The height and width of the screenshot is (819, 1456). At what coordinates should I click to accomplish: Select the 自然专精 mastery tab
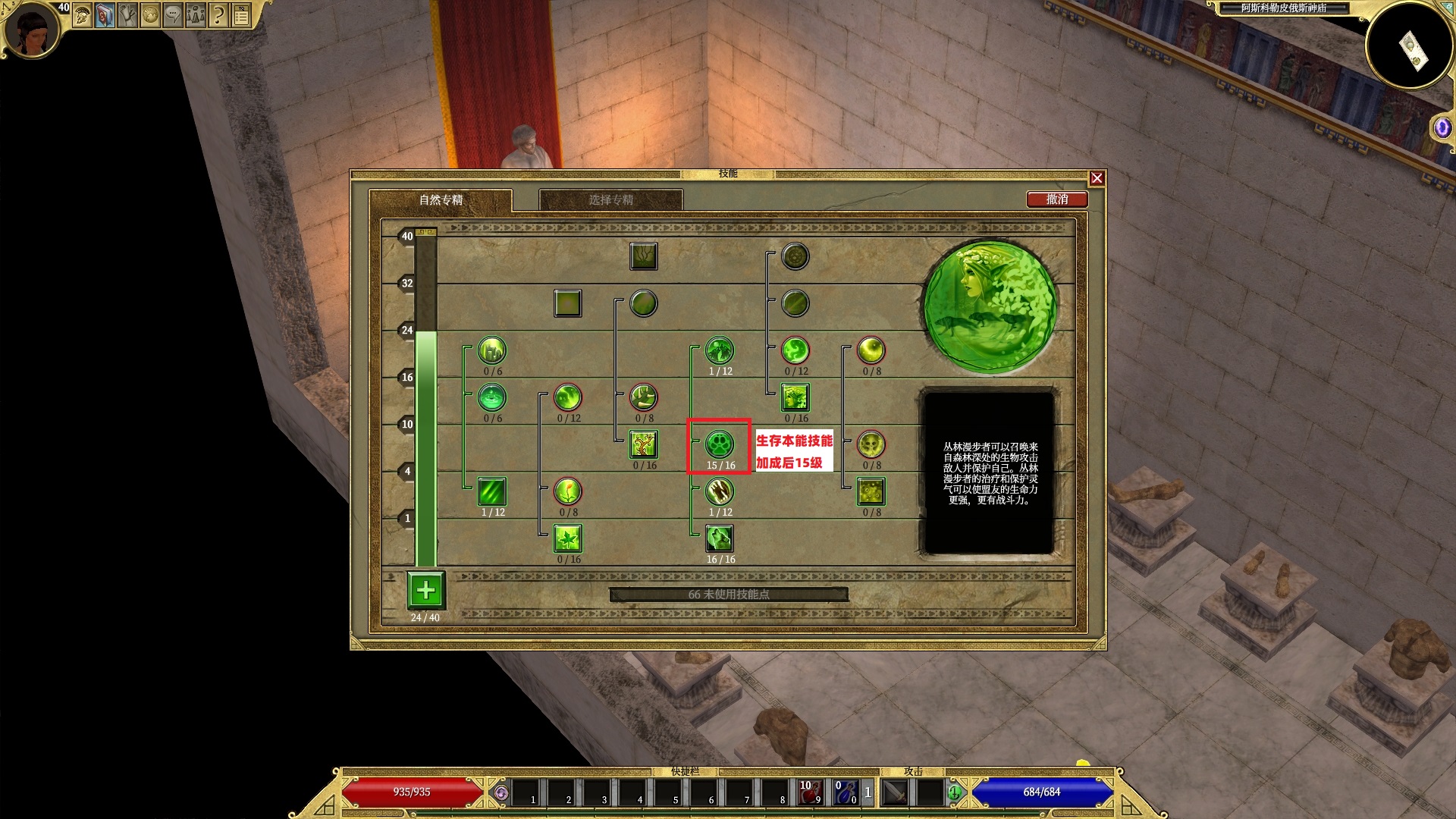[x=441, y=200]
